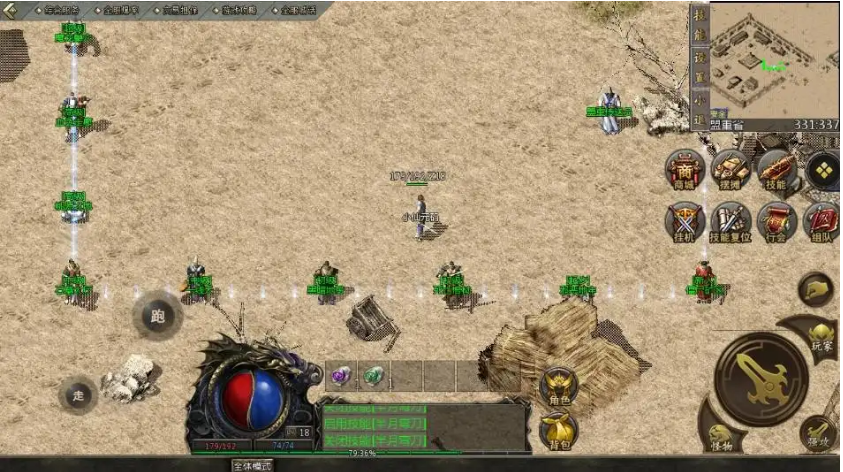Open the 技能 skills scroll icon

pyautogui.click(x=776, y=170)
